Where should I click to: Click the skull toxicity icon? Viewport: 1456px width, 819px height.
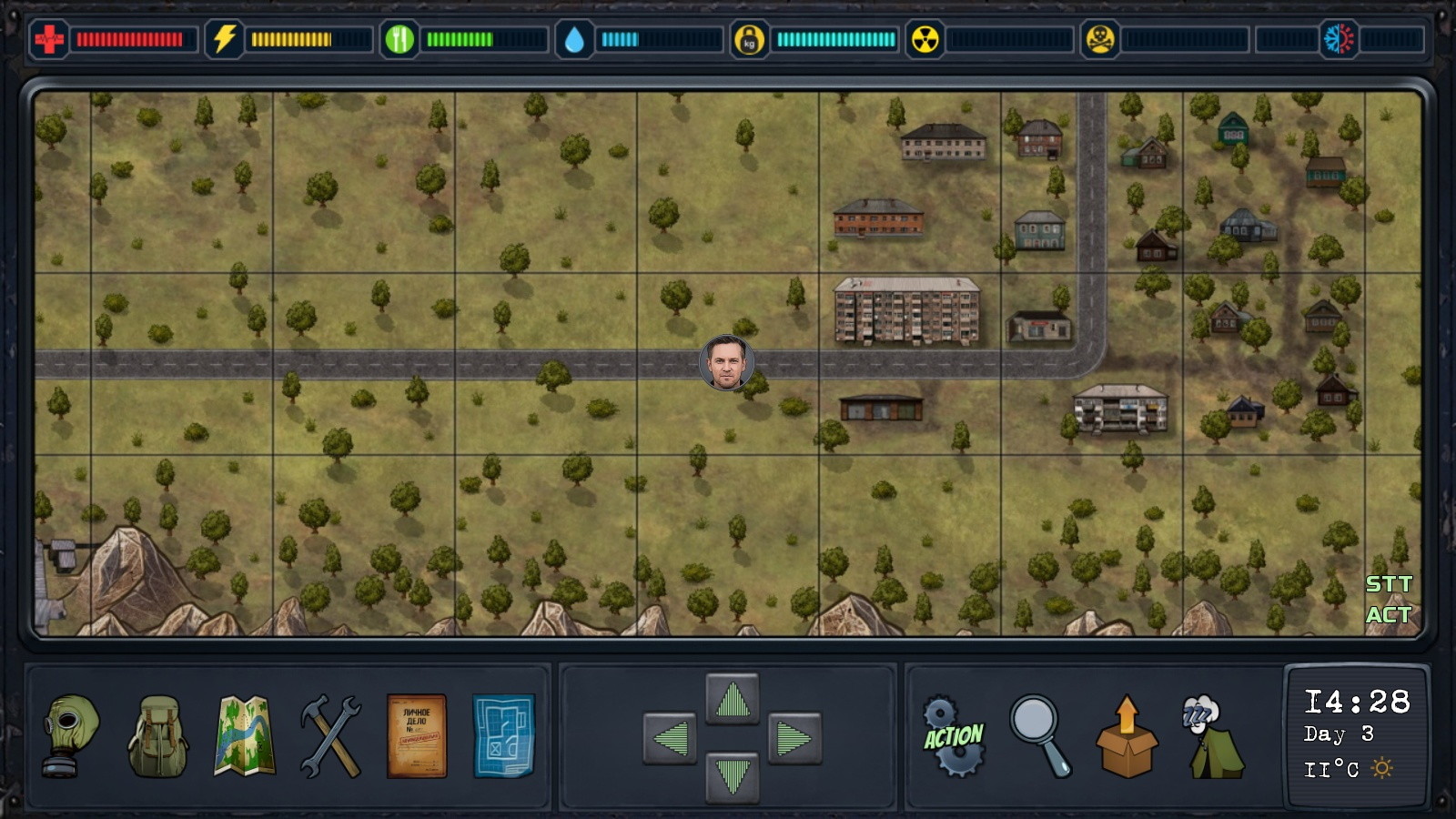click(x=1101, y=39)
